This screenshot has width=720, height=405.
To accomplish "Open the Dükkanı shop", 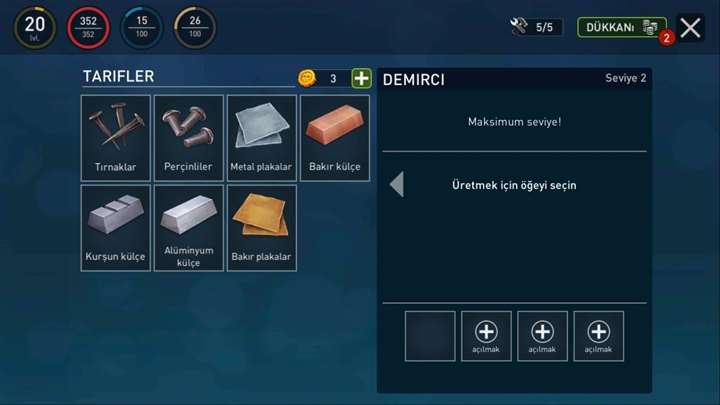I will pyautogui.click(x=621, y=27).
